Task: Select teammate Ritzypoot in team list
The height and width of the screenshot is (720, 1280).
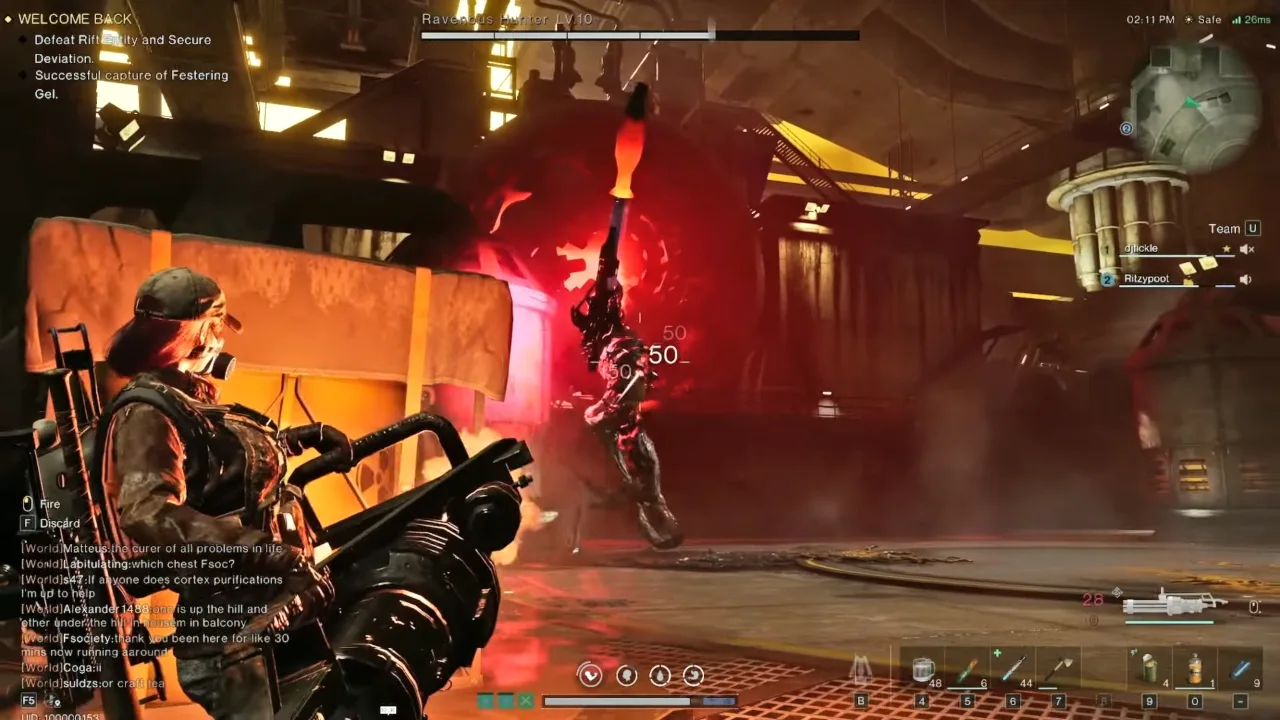Action: coord(1146,279)
